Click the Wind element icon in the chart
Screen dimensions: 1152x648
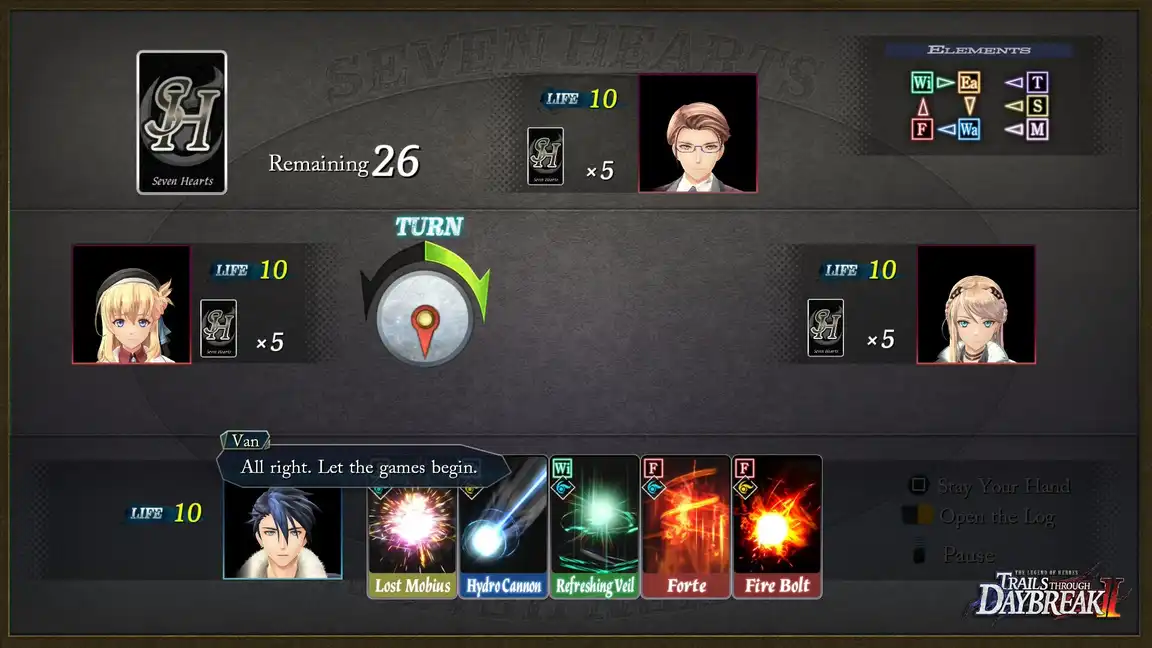pos(922,83)
